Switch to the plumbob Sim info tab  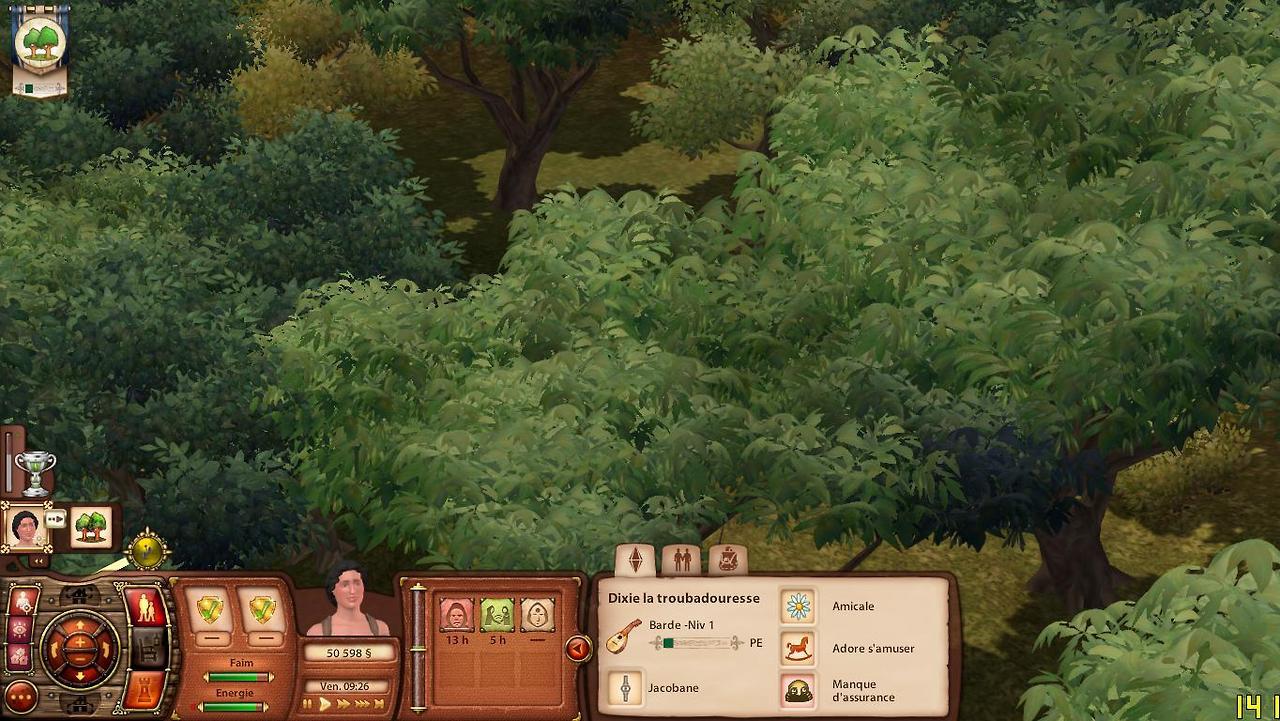pyautogui.click(x=635, y=560)
